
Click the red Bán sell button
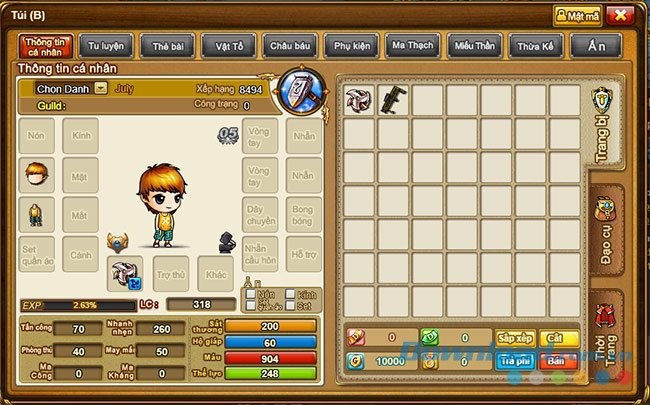(x=557, y=362)
